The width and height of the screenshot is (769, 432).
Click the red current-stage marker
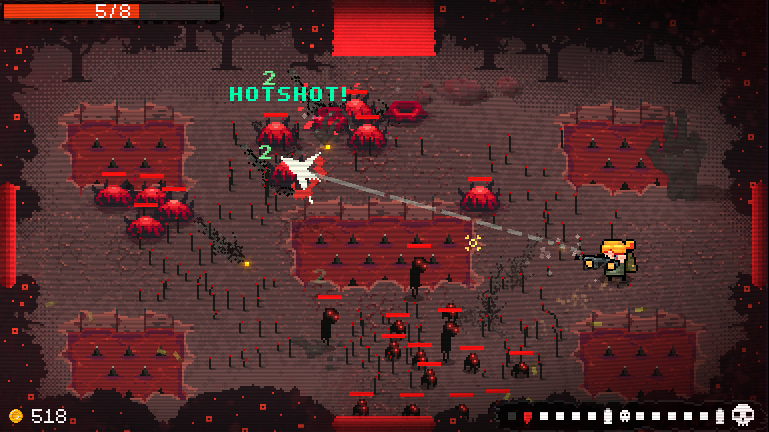pos(528,416)
